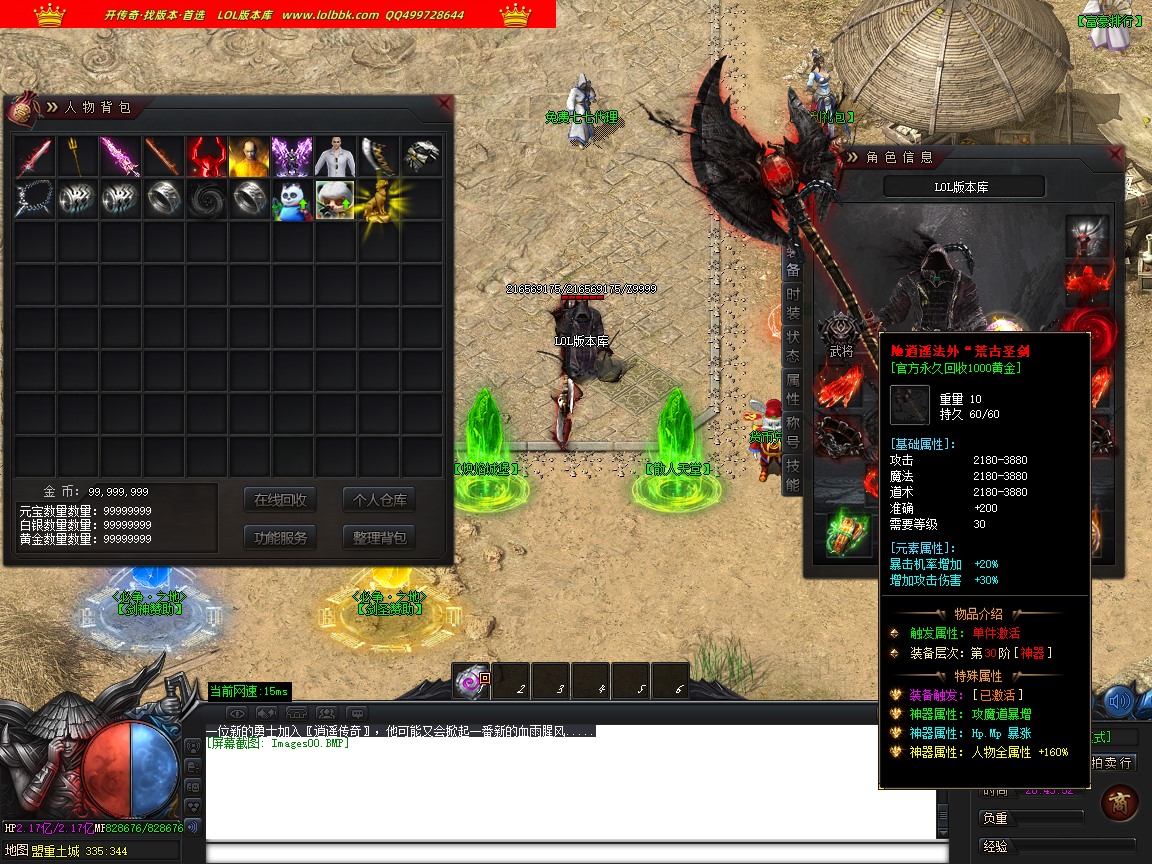Select the red horned helmet item
Viewport: 1152px width, 864px height.
206,157
